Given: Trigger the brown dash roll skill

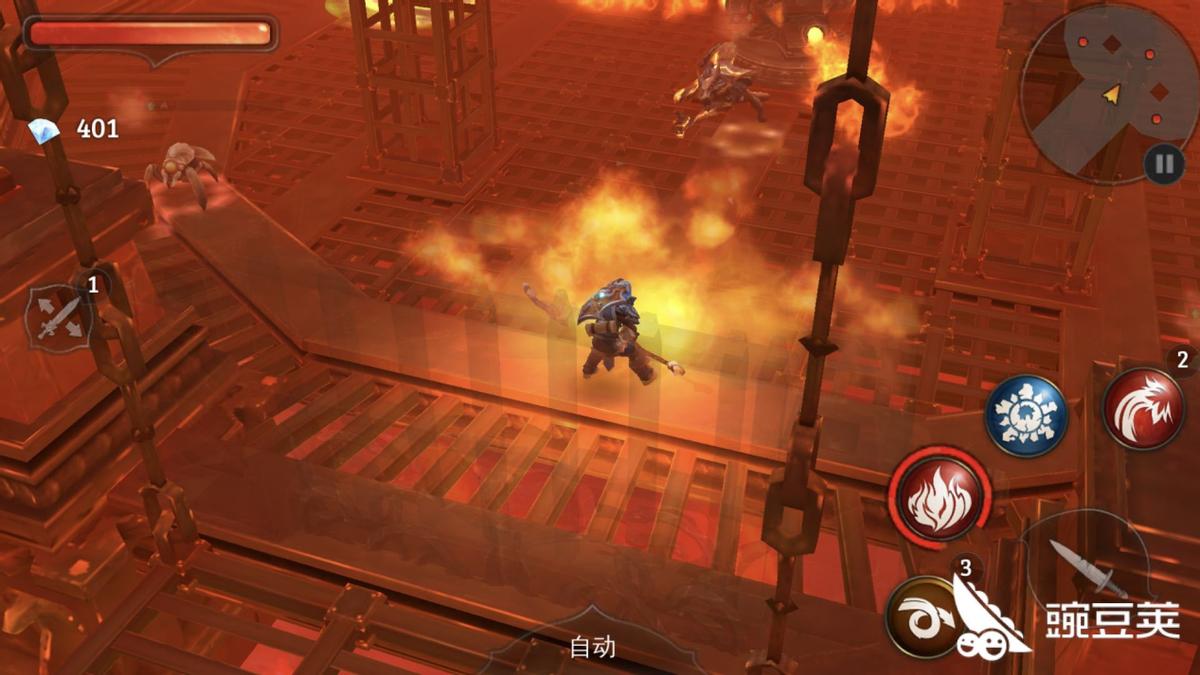Looking at the screenshot, I should point(922,616).
